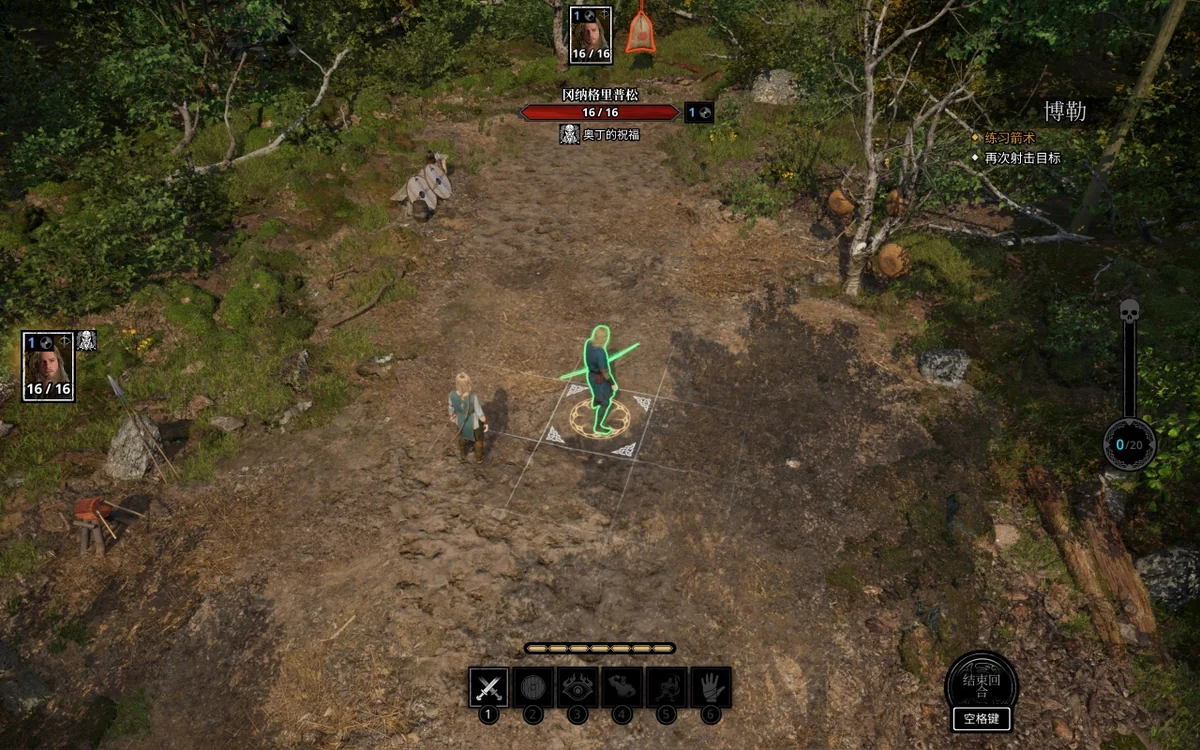Choose the flaming eye ability
Viewport: 1200px width, 750px height.
(x=577, y=688)
